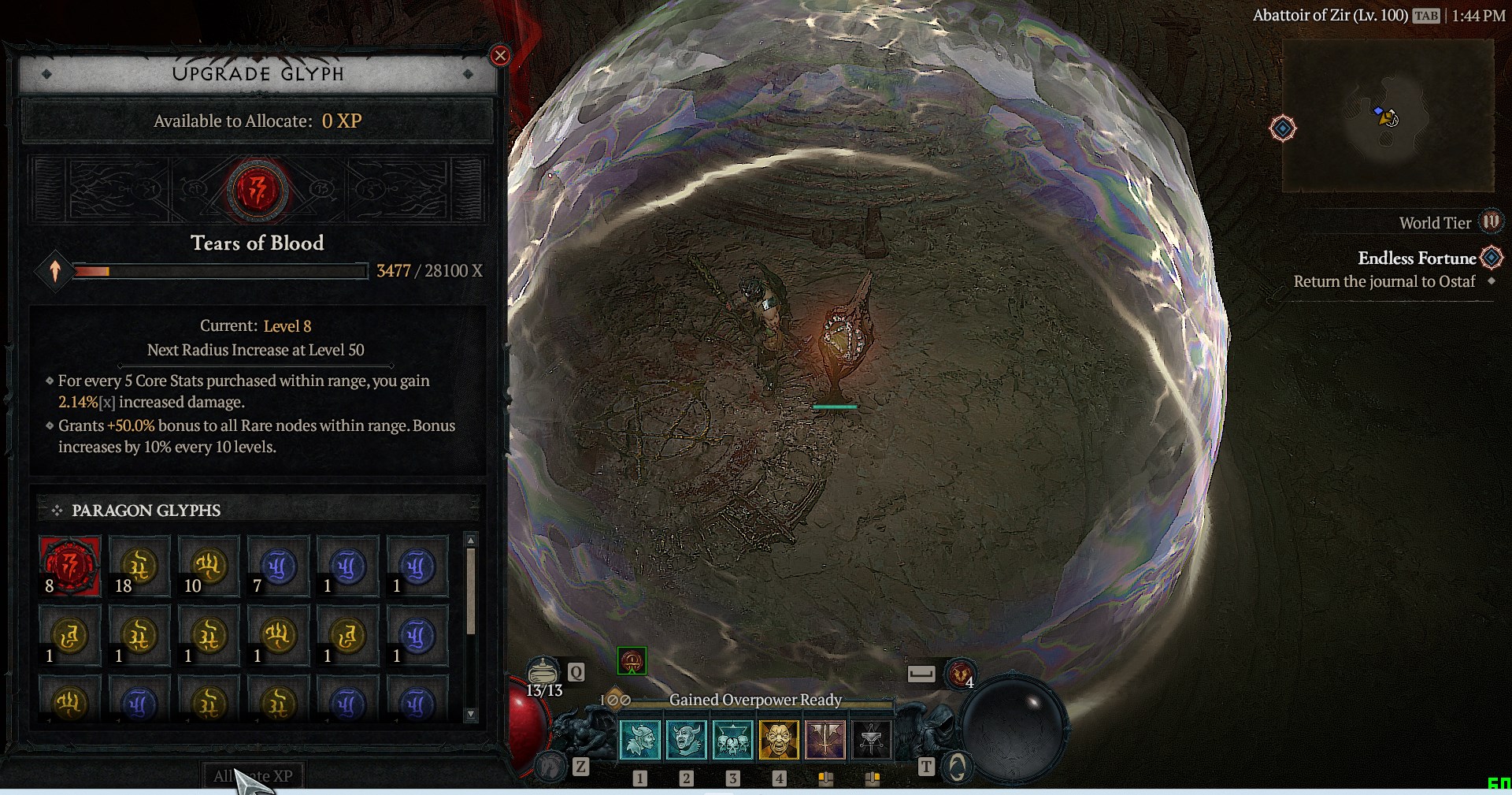Trigger the rightmost anvil skill on hotbar
Viewport: 1512px width, 795px height.
pyautogui.click(x=871, y=740)
